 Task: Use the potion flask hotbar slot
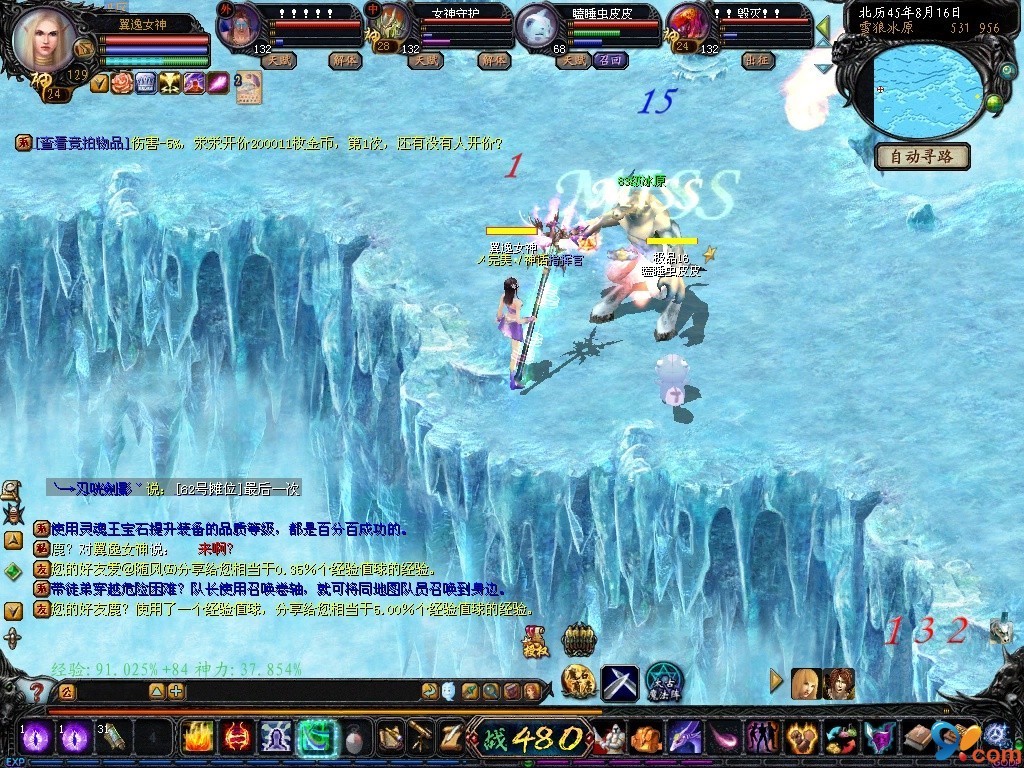click(353, 738)
